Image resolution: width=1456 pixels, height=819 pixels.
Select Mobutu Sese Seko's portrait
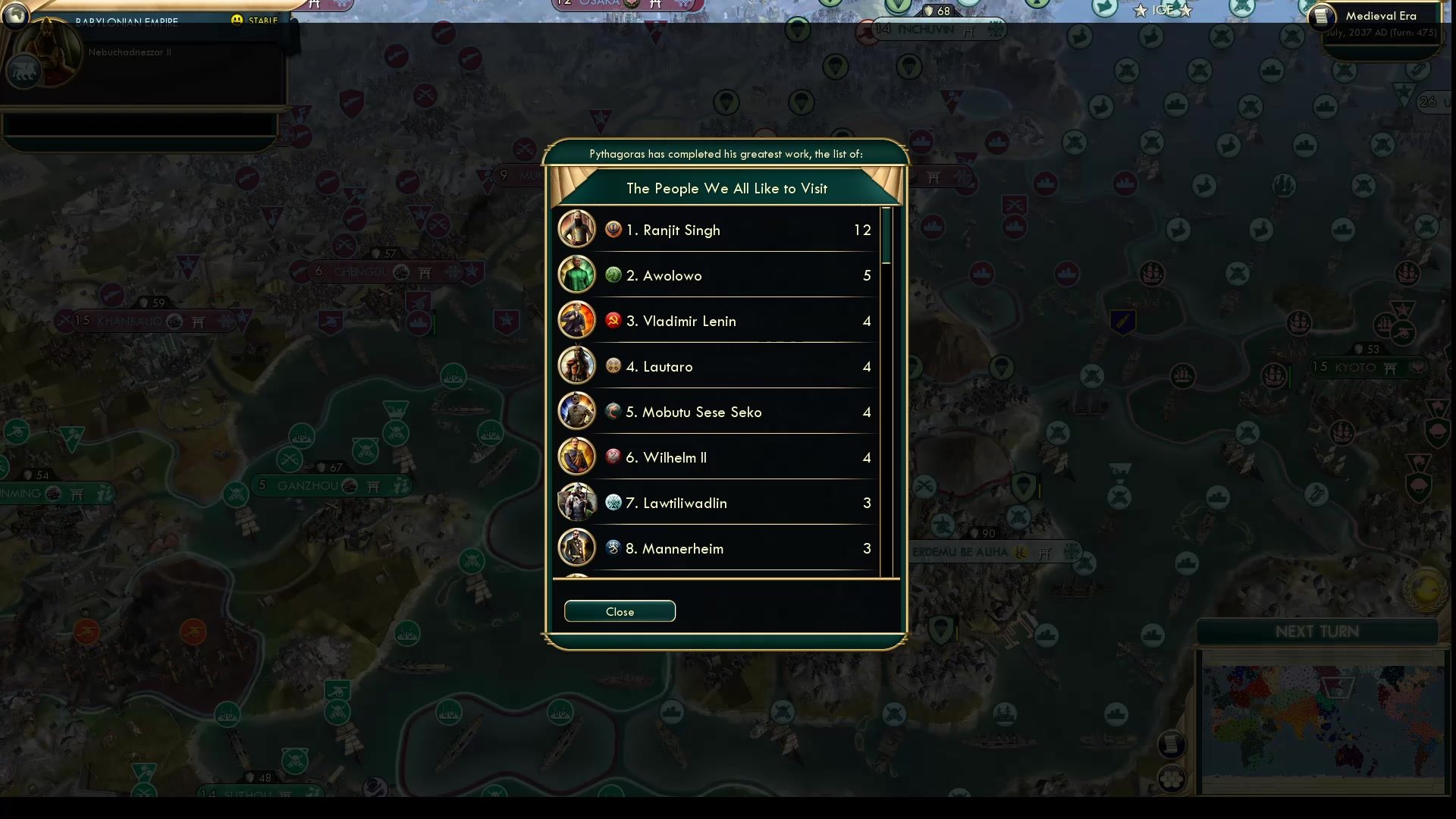(x=576, y=411)
